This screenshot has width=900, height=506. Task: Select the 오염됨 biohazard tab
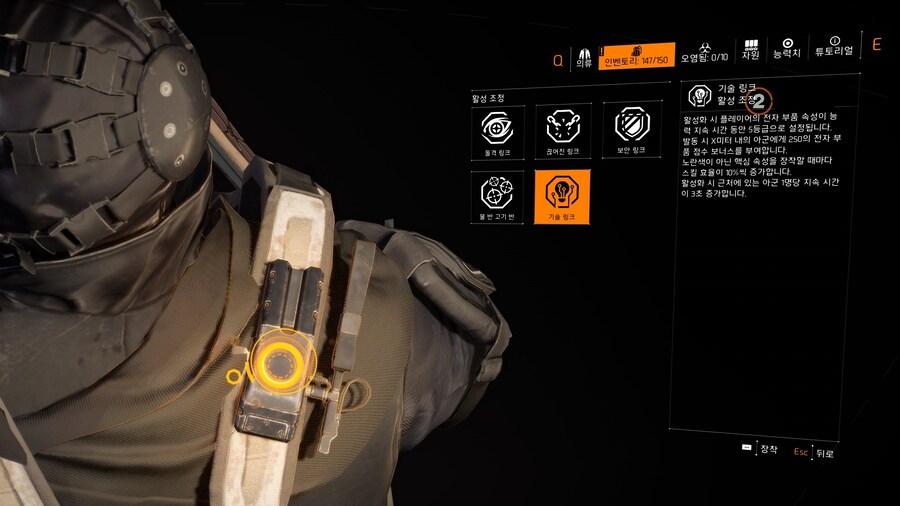704,53
